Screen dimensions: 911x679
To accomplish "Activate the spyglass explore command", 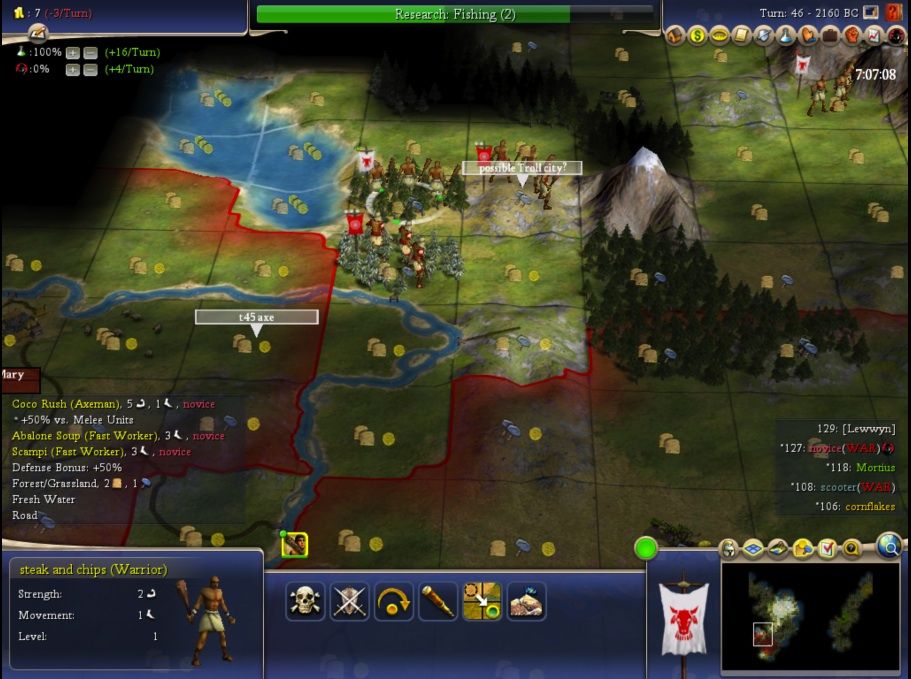I will (437, 601).
